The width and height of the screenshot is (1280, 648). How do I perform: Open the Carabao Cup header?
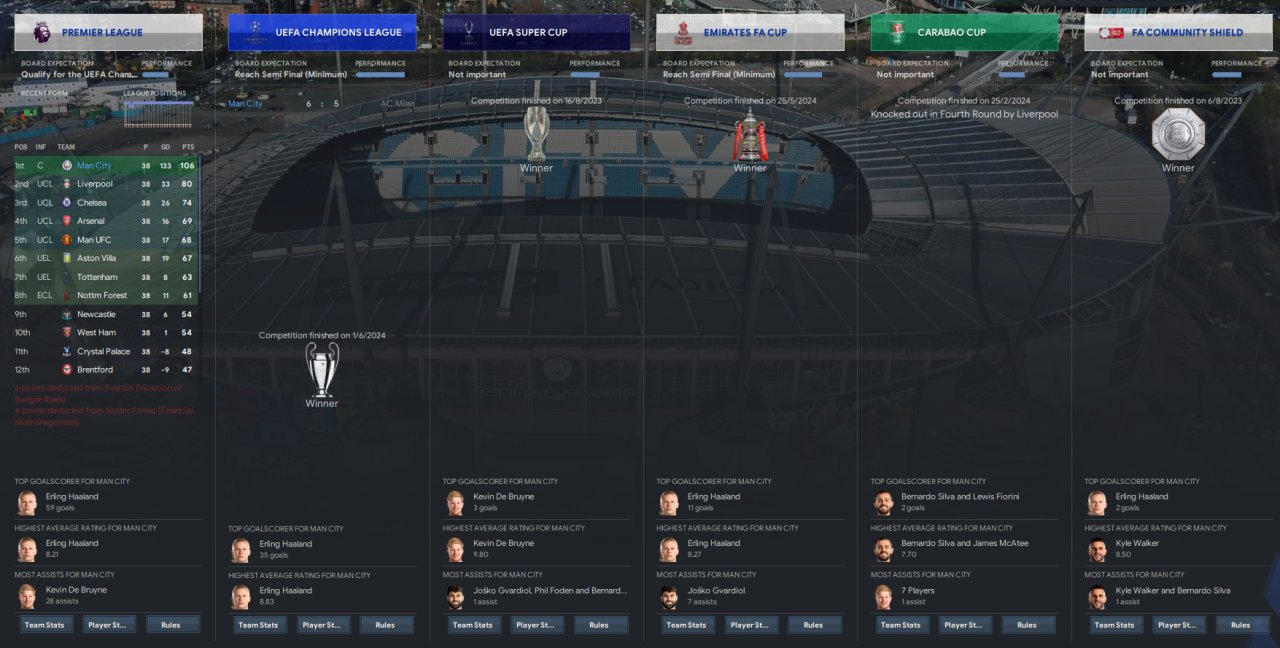tap(964, 32)
